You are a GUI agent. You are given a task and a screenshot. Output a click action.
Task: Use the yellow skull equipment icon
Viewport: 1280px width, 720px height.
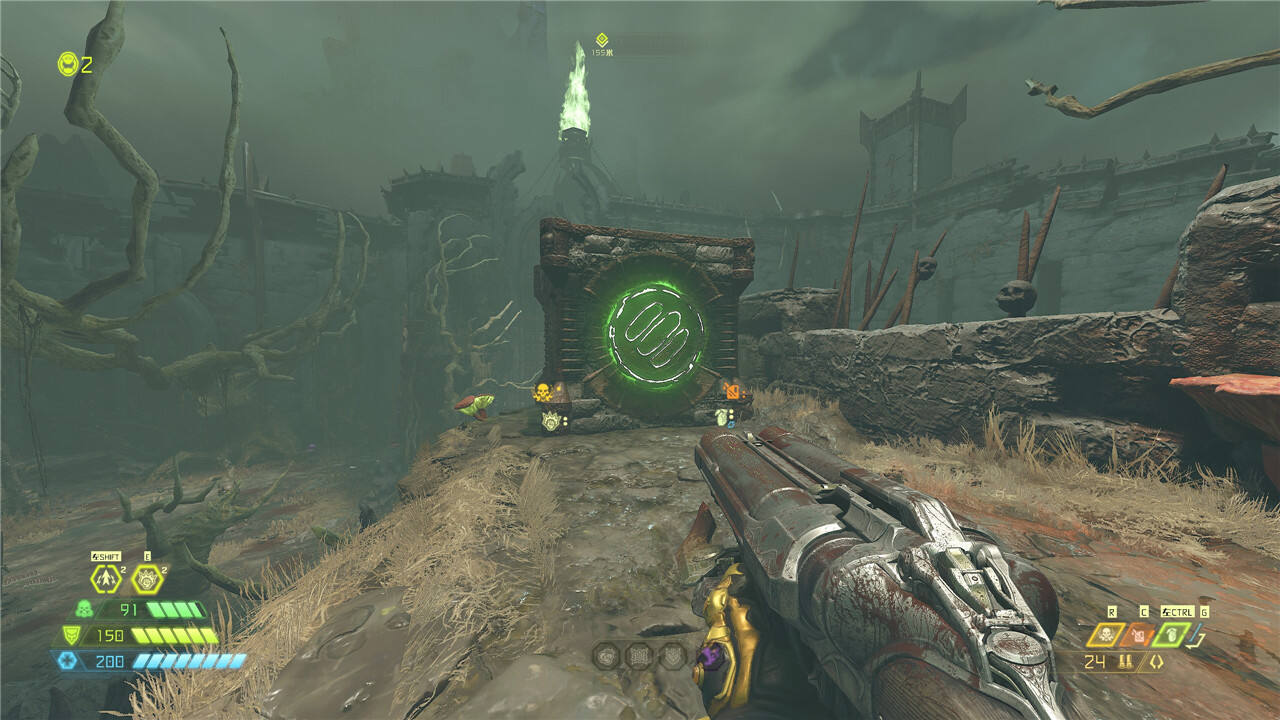pyautogui.click(x=1107, y=634)
